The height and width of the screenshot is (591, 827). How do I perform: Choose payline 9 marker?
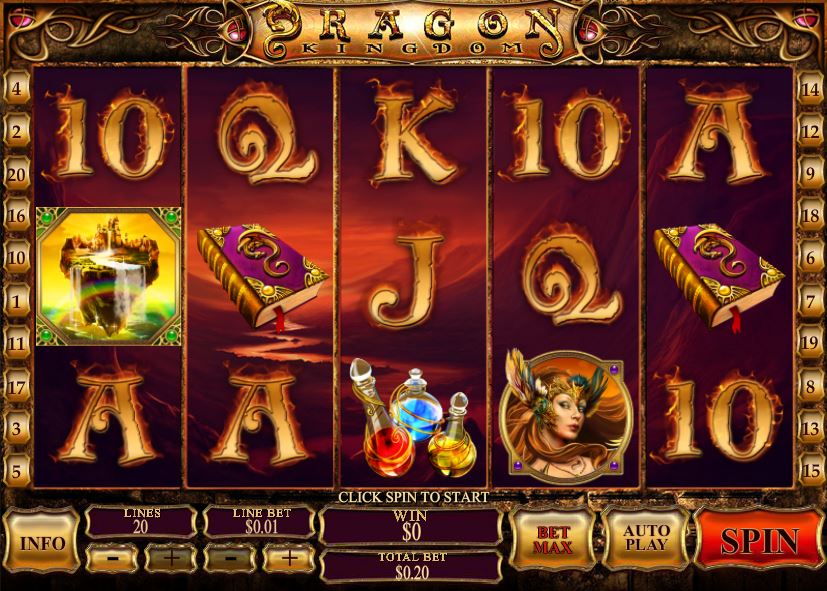(x=810, y=173)
